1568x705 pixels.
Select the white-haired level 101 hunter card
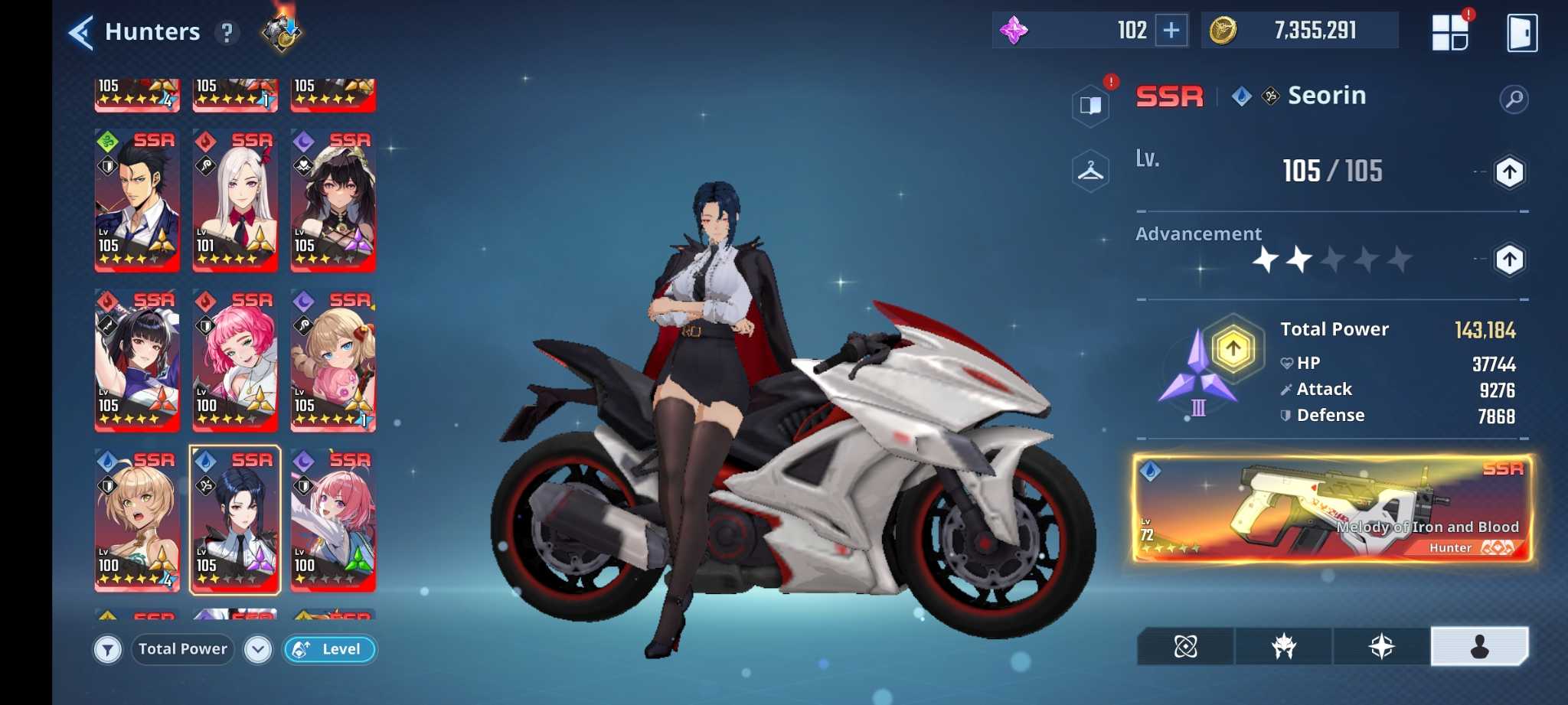234,201
